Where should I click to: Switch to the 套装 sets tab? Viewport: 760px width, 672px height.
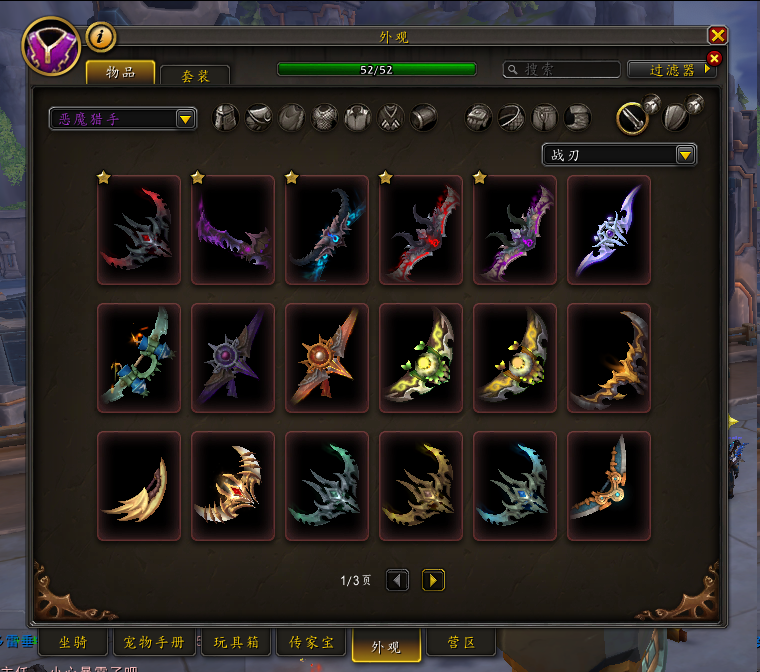pos(194,76)
